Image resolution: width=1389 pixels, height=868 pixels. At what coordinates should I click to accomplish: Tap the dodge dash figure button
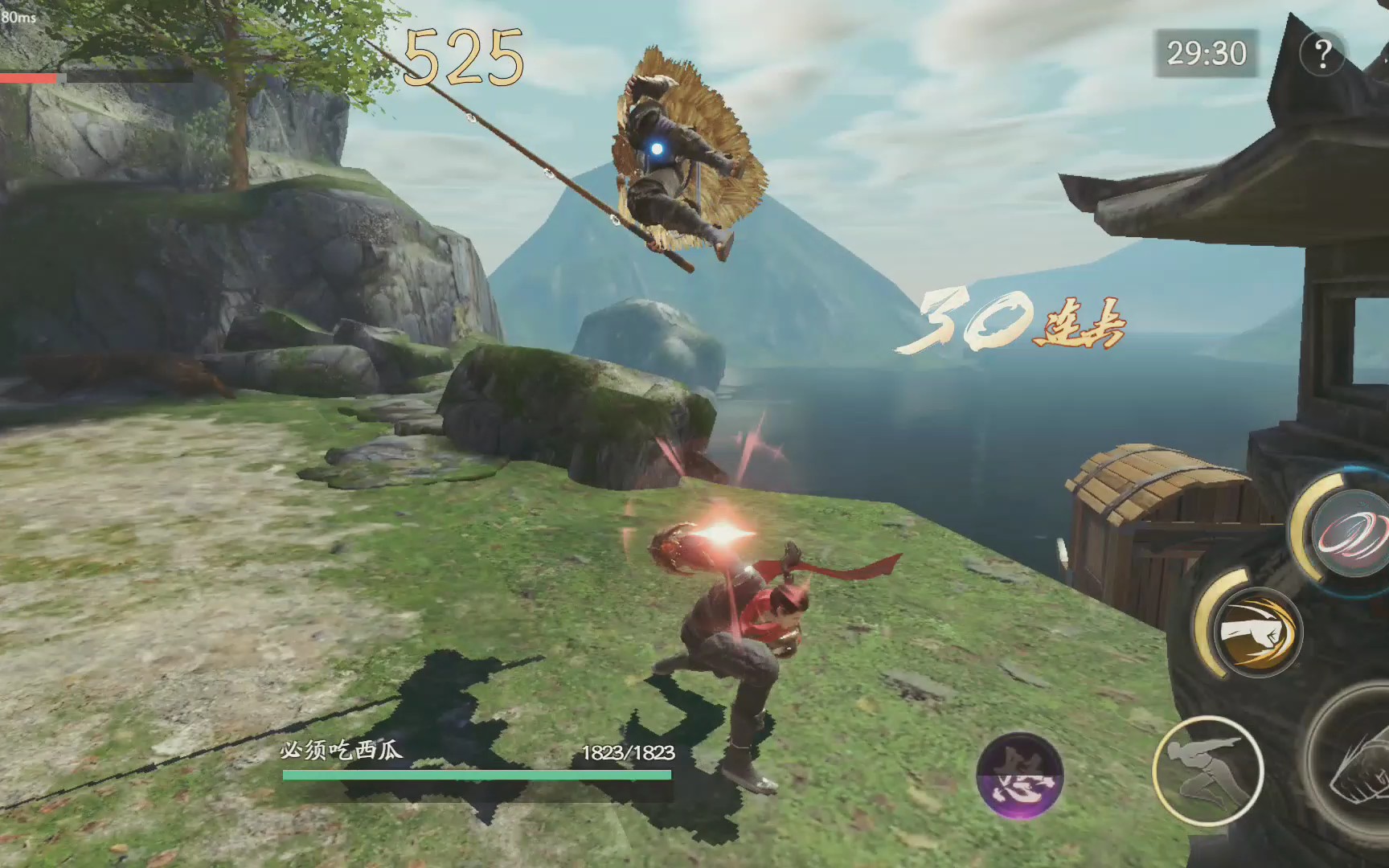[x=1207, y=770]
